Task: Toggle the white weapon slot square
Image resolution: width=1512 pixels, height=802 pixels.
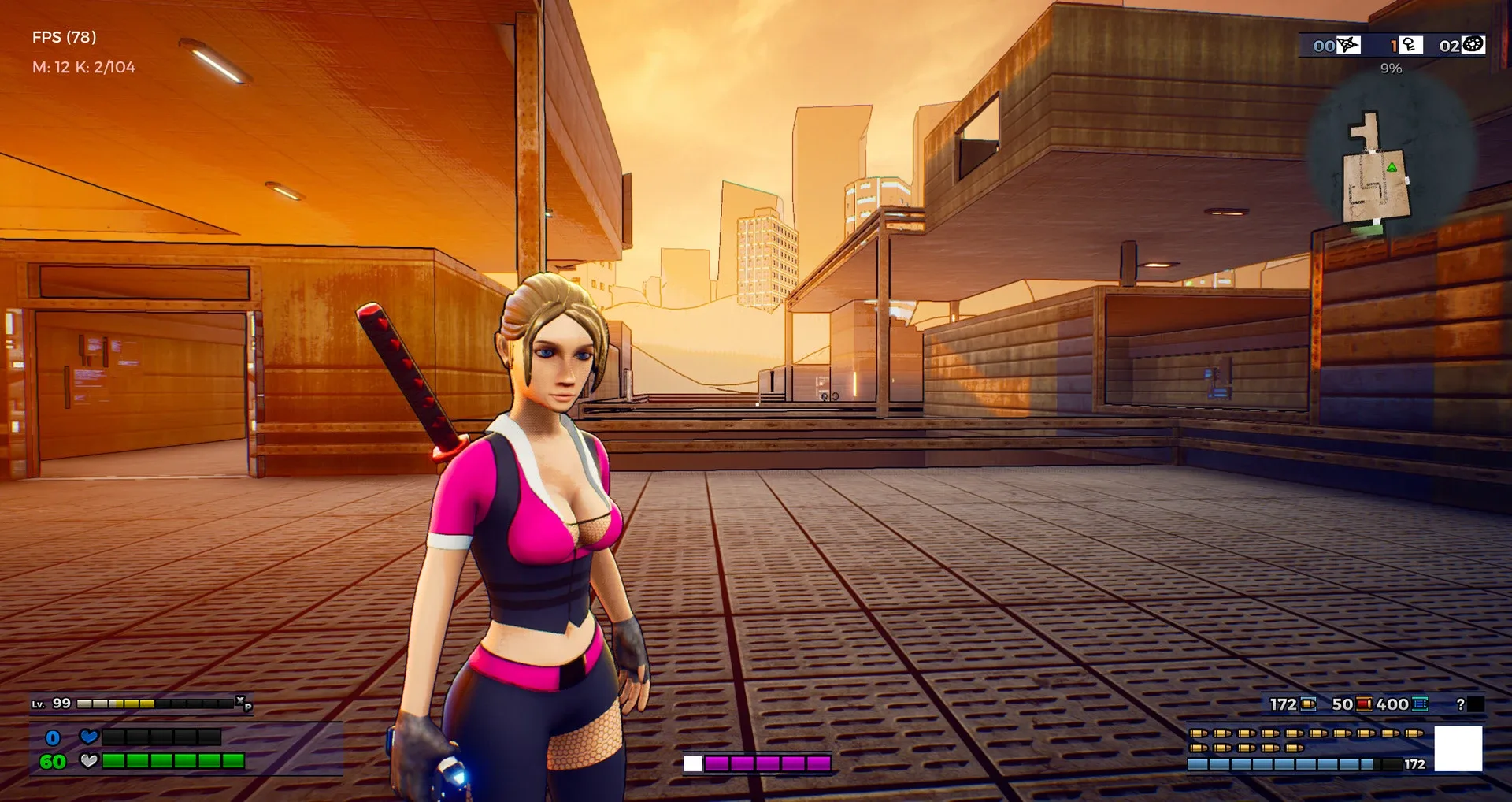Action: (1458, 747)
